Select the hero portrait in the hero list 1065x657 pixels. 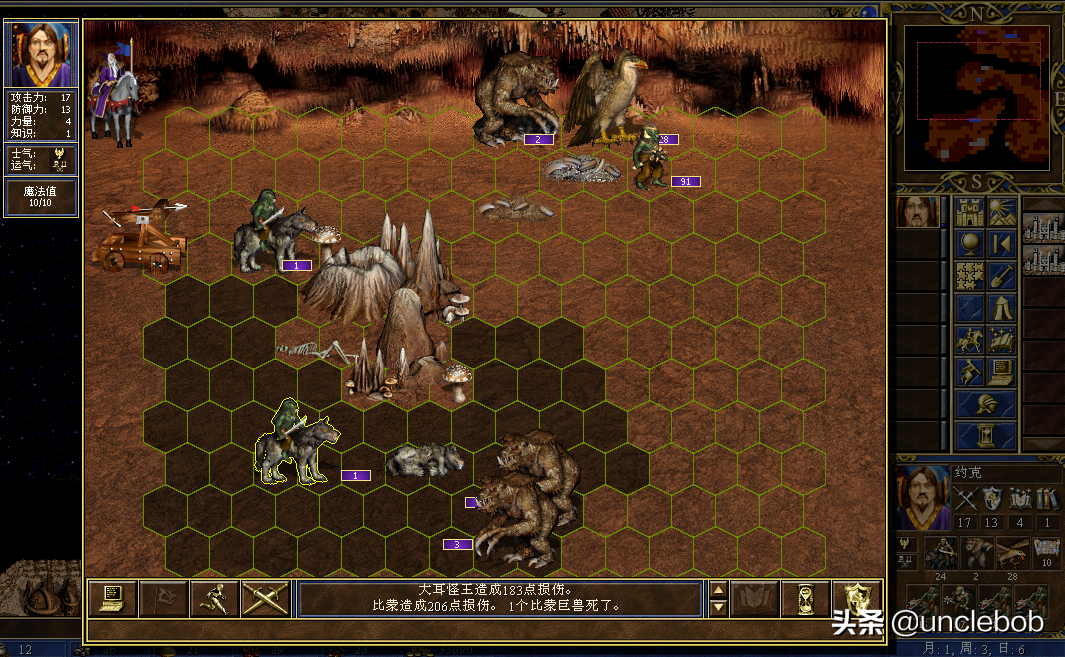click(x=918, y=212)
